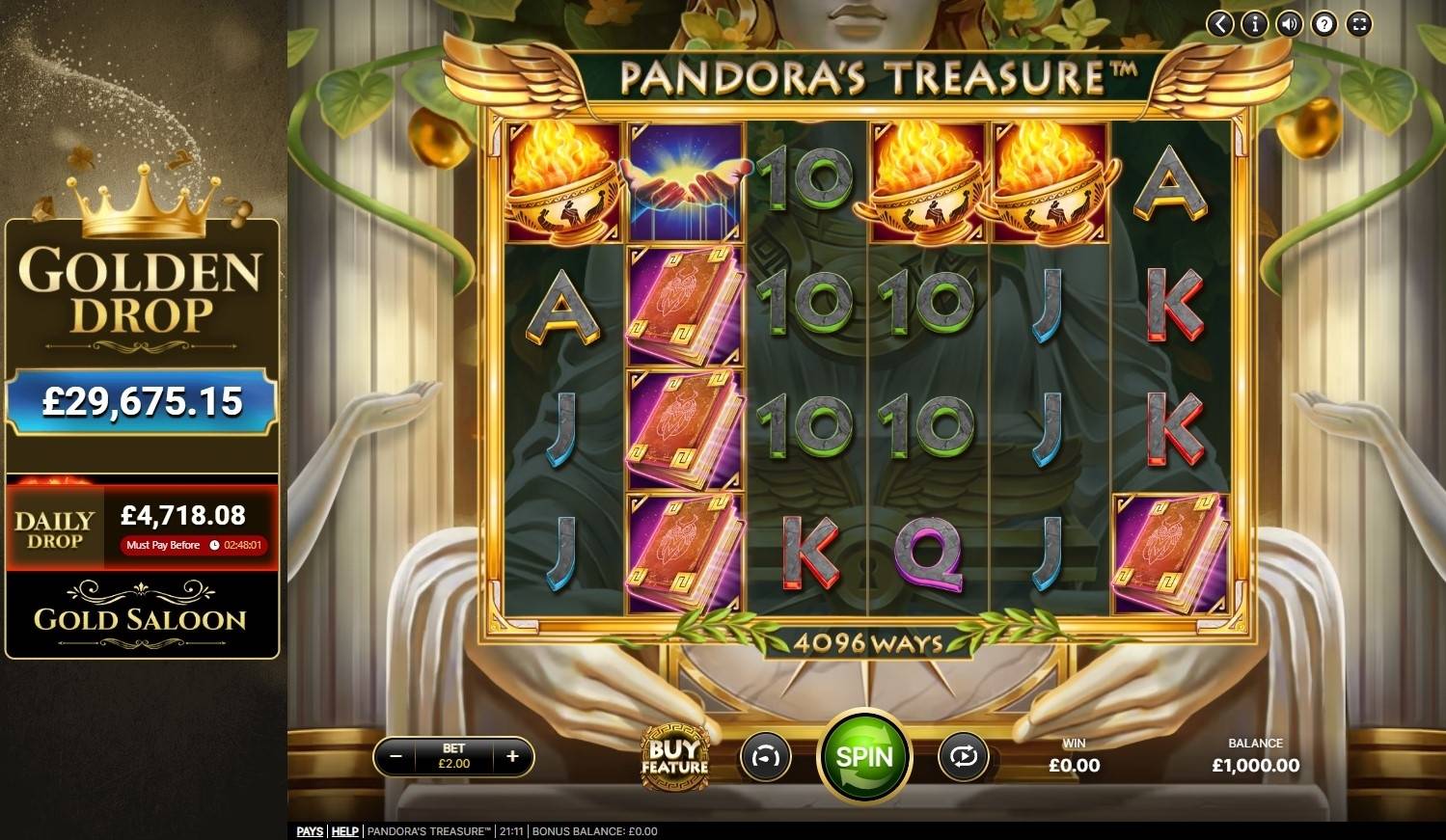Click the back arrow to exit the game
Screen dimensions: 1446x840
(1217, 24)
